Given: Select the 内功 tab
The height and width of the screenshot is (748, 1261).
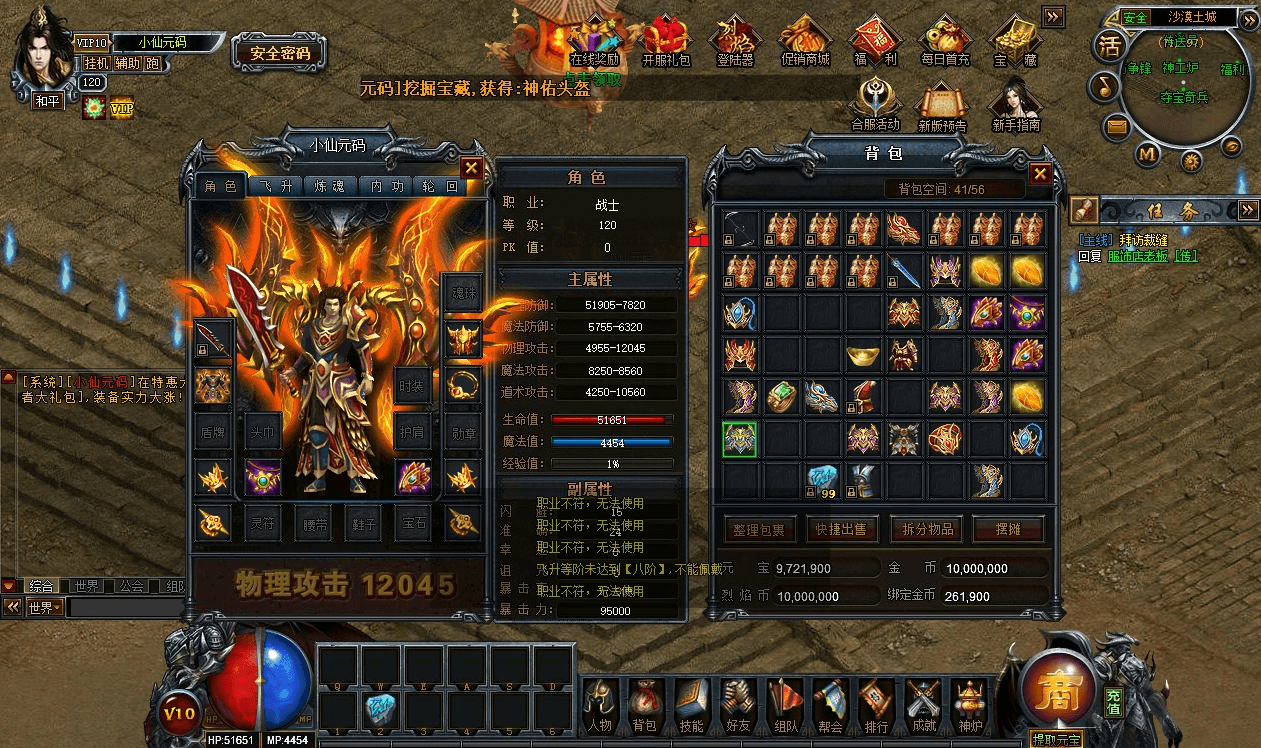Looking at the screenshot, I should pos(385,187).
